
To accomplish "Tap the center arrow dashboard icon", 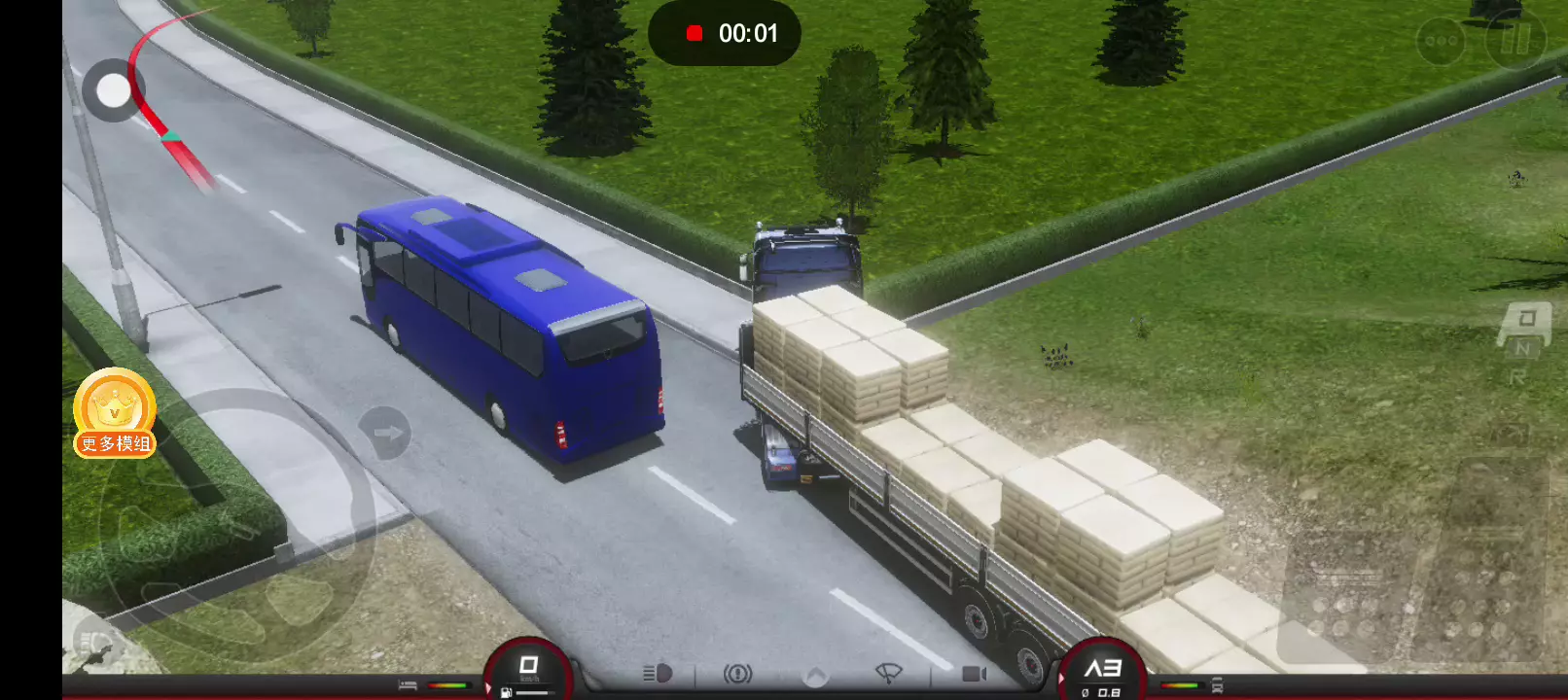I will (815, 675).
